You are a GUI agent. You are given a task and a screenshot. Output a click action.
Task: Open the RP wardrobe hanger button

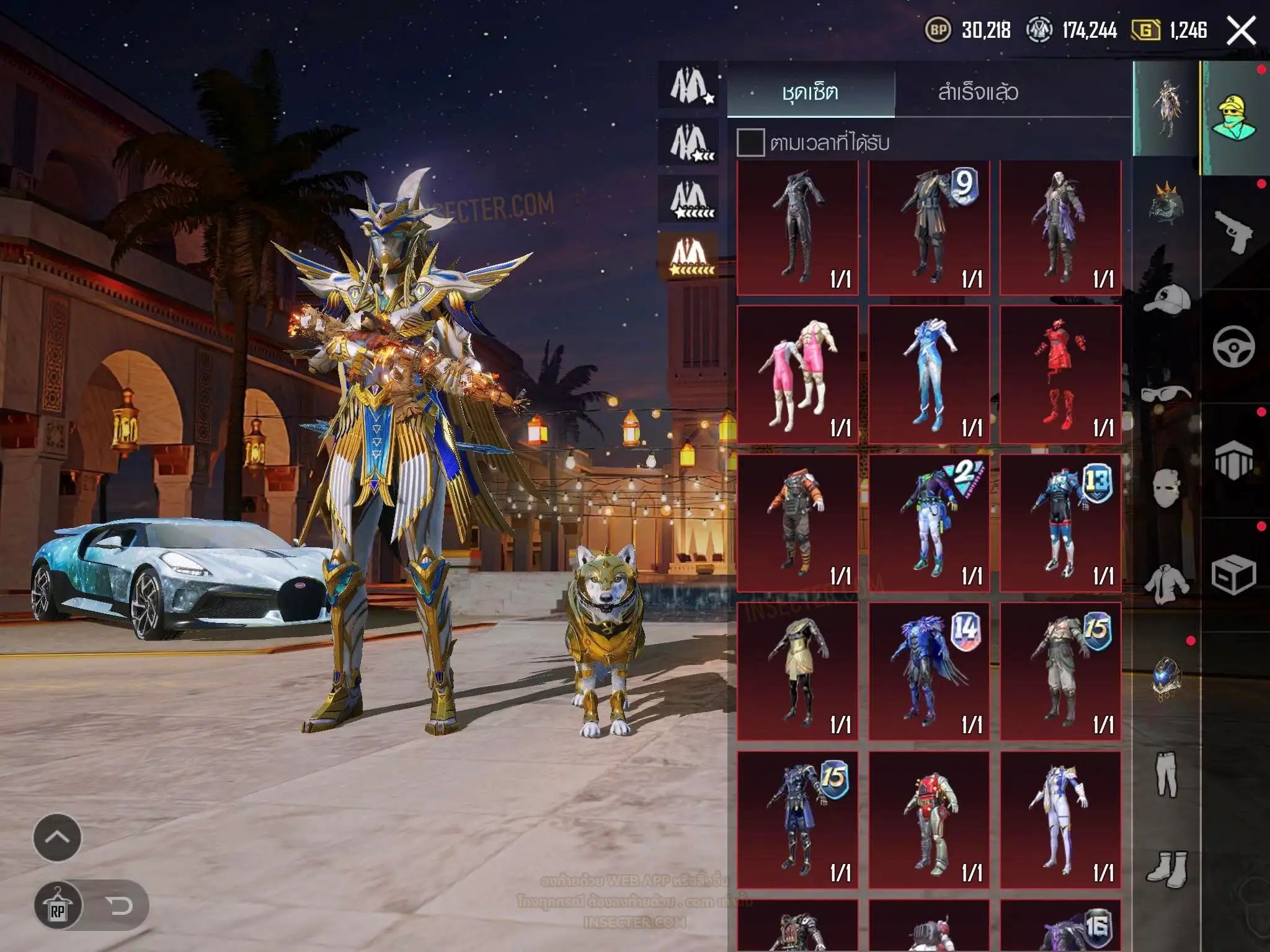point(58,906)
